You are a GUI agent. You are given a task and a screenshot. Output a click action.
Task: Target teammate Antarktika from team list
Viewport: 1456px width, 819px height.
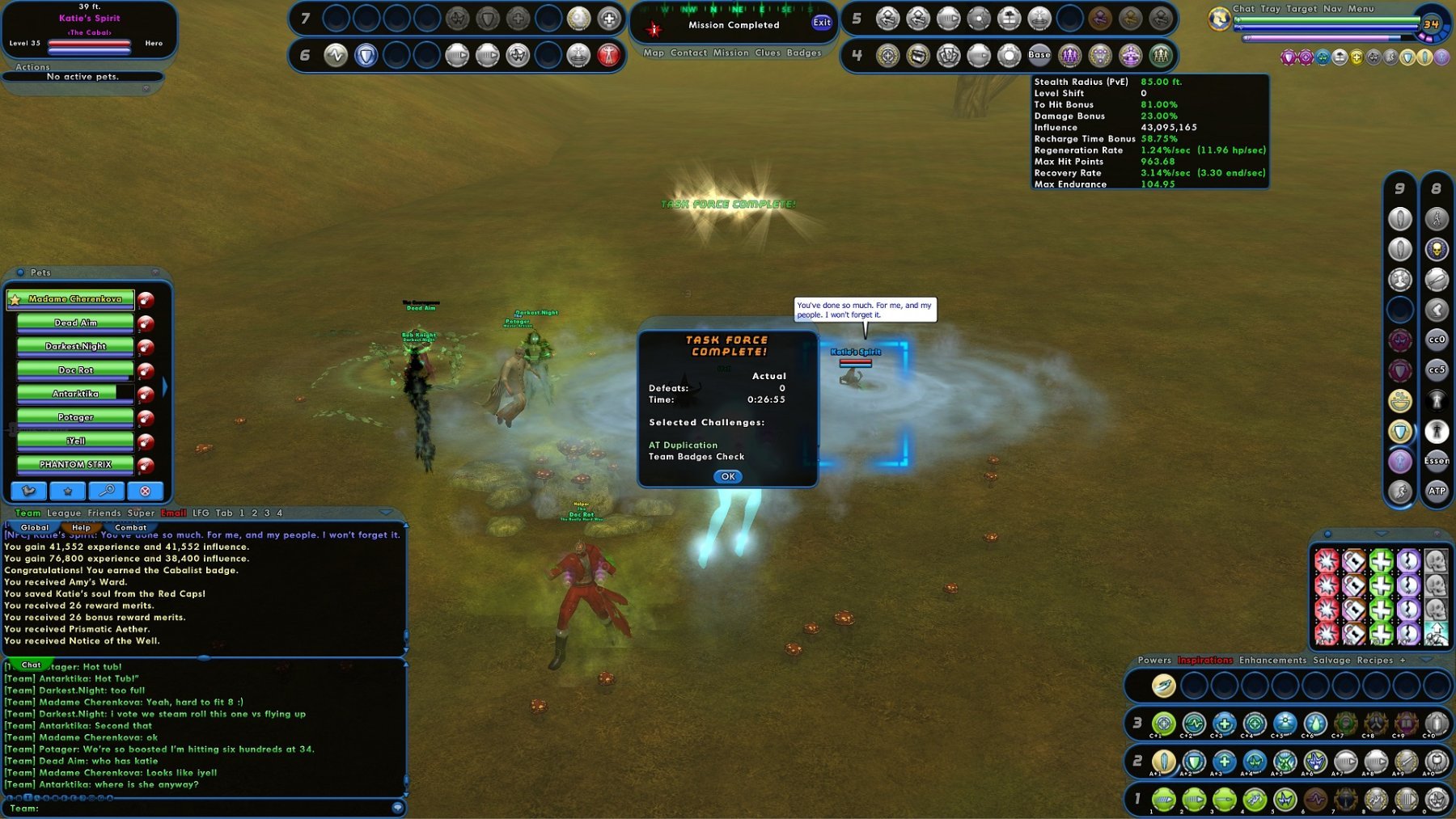coord(75,394)
